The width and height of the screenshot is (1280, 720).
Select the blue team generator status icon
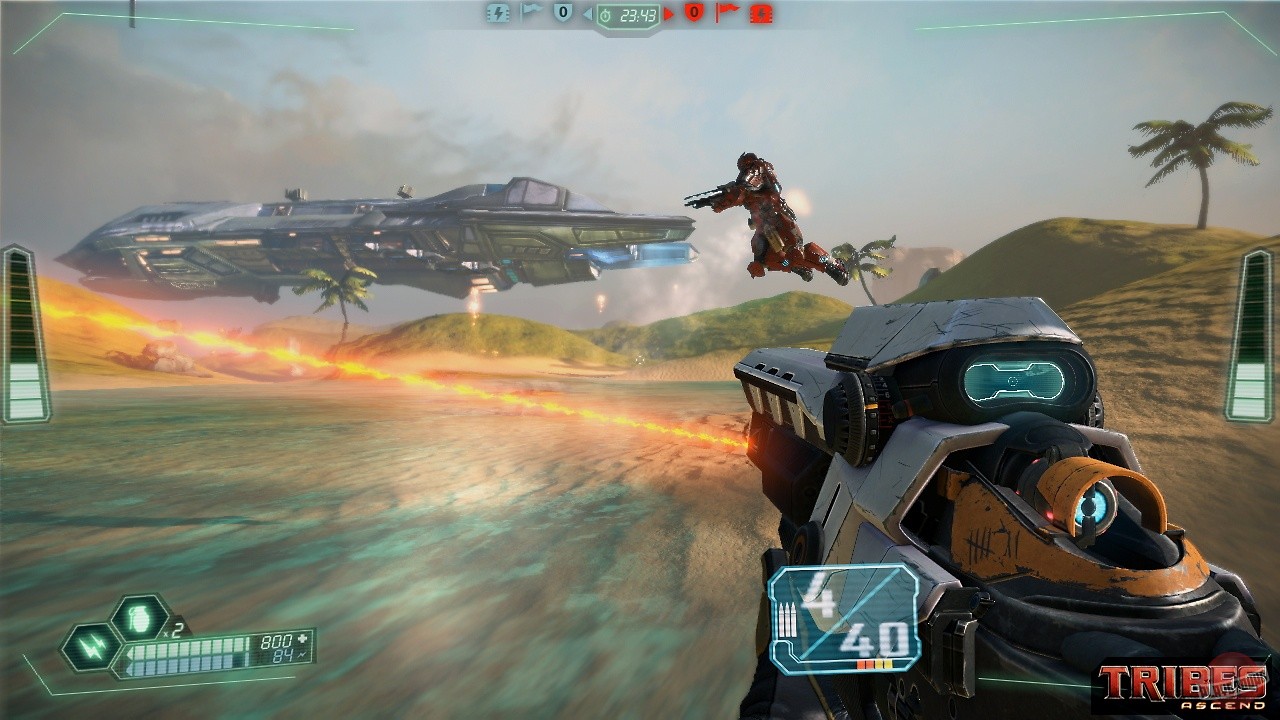[x=497, y=12]
